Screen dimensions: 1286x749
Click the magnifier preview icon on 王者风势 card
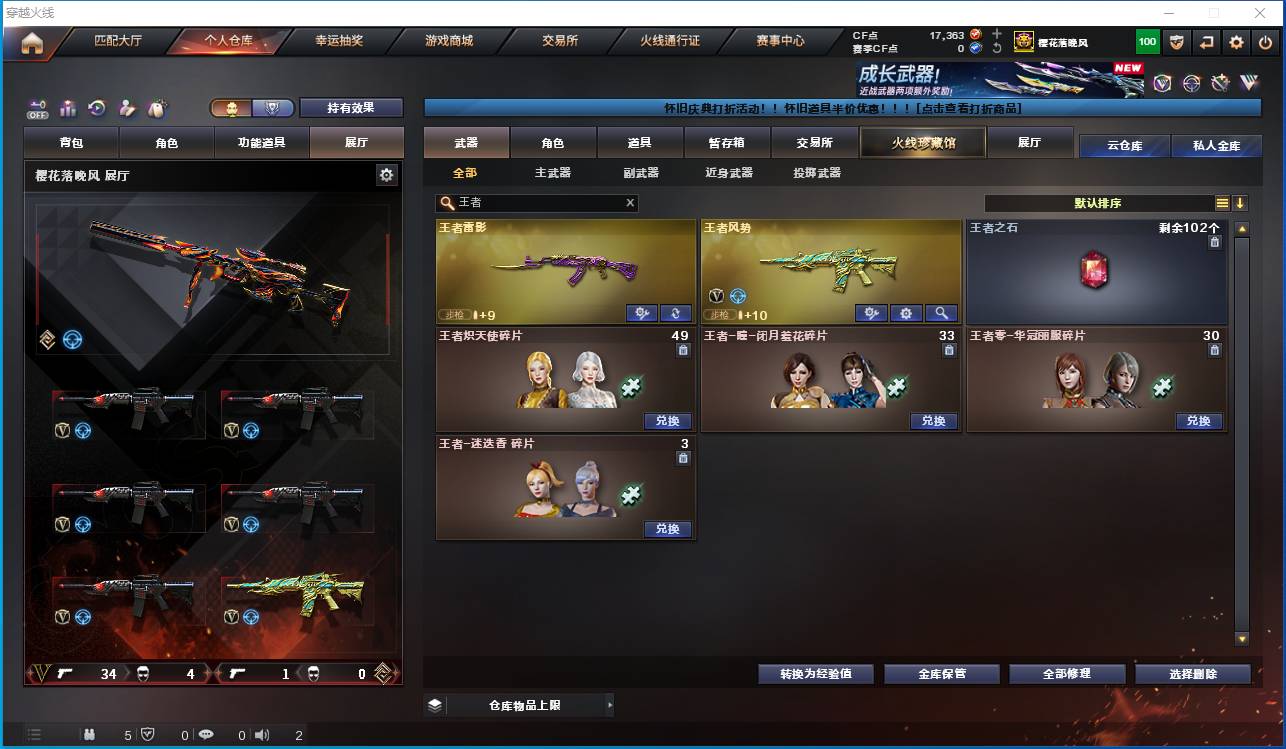940,313
